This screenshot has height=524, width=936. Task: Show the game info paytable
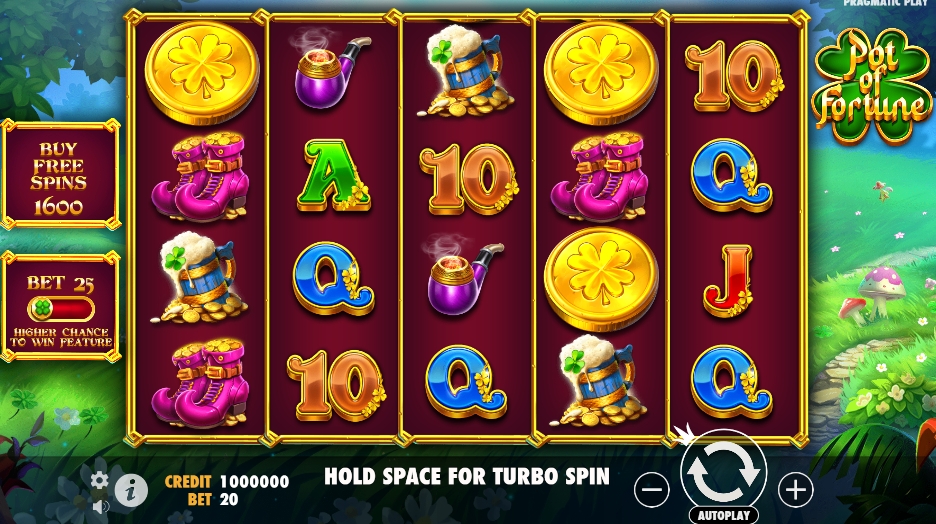[x=131, y=489]
